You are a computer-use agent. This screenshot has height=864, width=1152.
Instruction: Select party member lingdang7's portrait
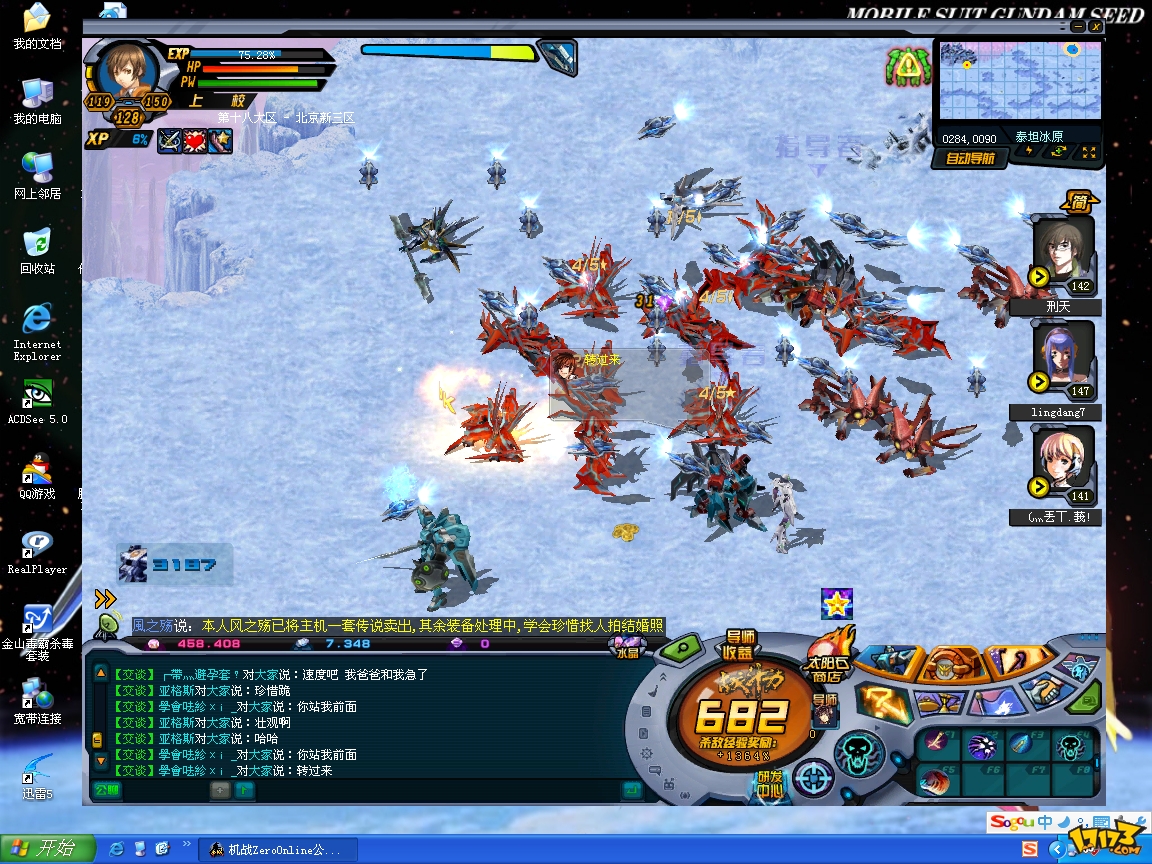[x=1063, y=360]
